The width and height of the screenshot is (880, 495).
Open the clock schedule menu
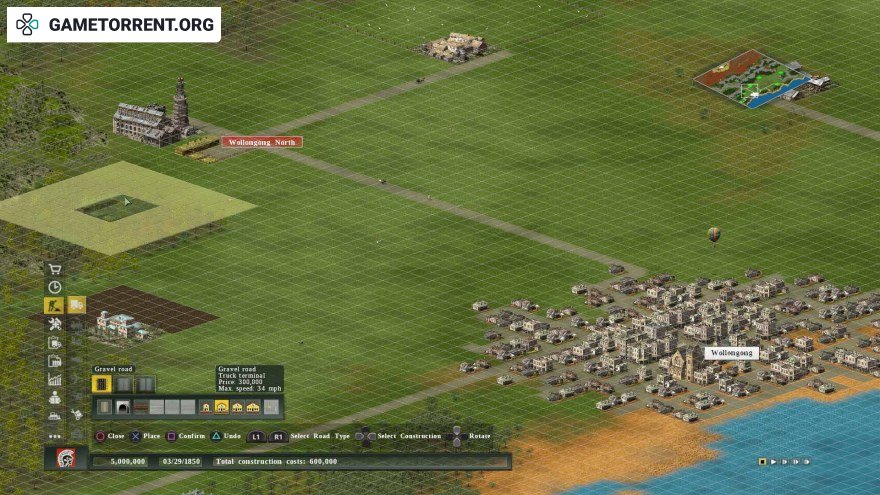54,287
